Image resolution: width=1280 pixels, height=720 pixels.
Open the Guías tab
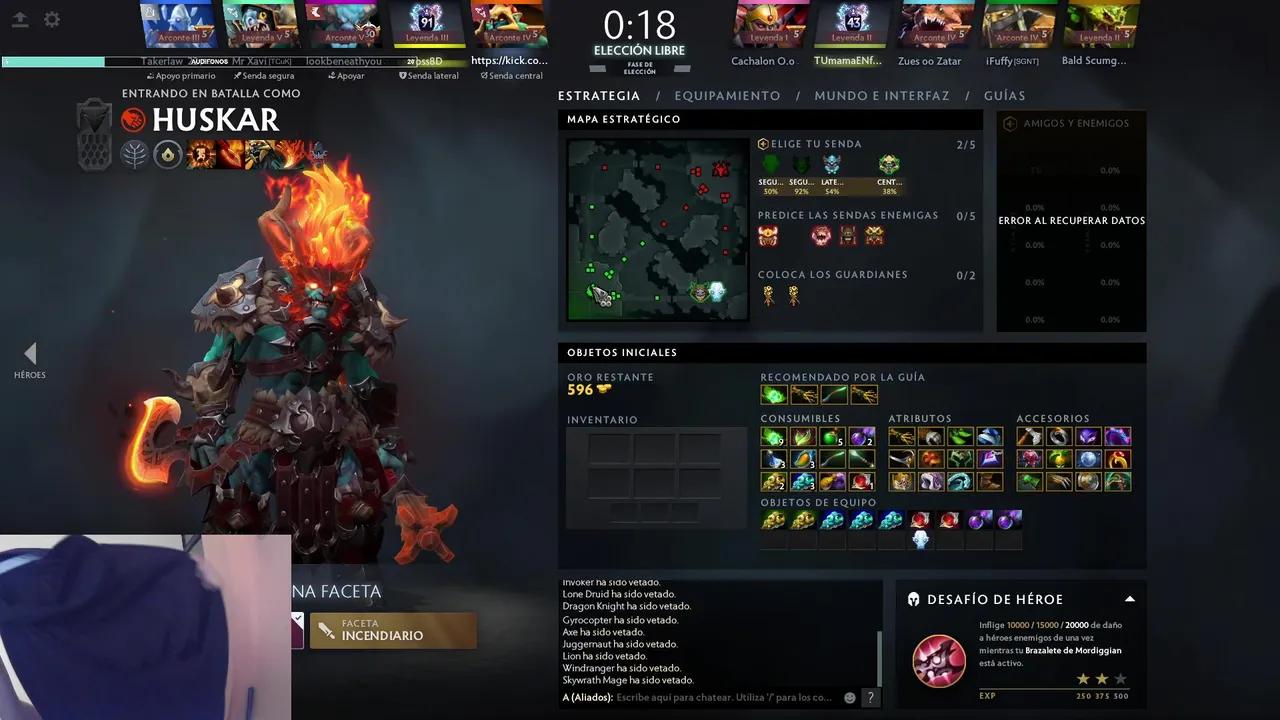tap(1005, 95)
